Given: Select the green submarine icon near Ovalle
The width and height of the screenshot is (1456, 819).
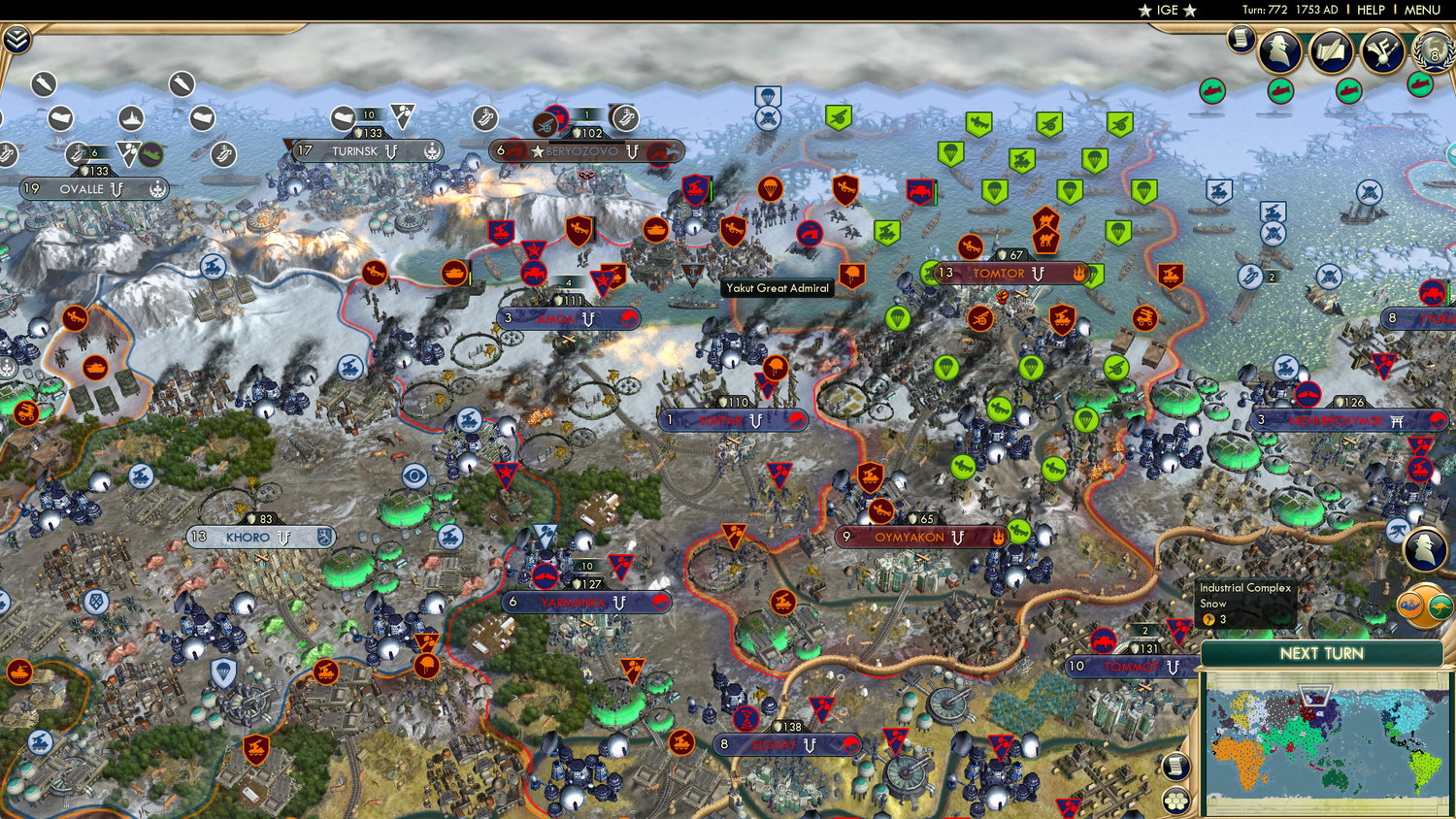Looking at the screenshot, I should (x=150, y=154).
